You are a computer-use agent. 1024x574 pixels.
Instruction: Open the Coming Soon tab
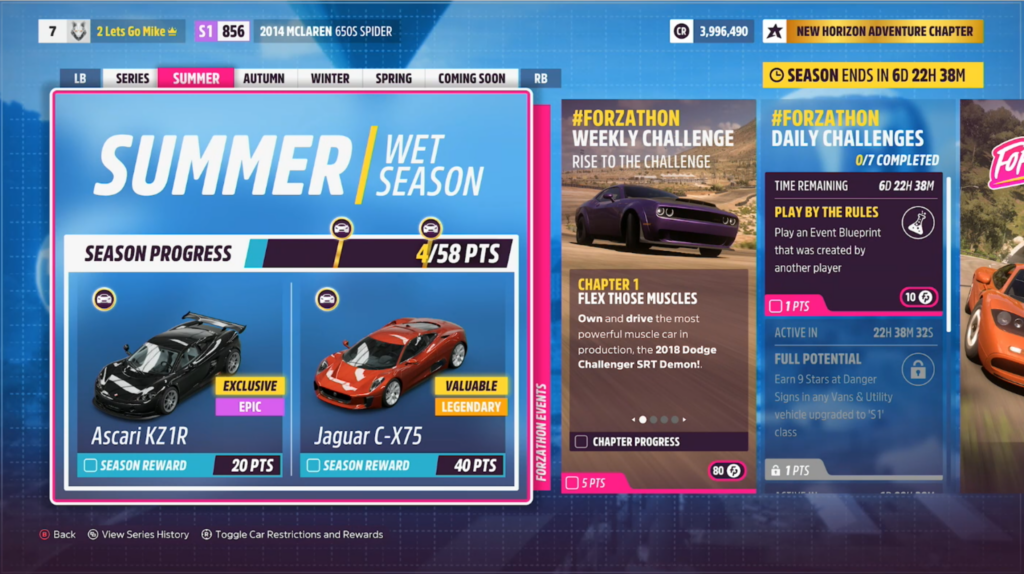471,78
